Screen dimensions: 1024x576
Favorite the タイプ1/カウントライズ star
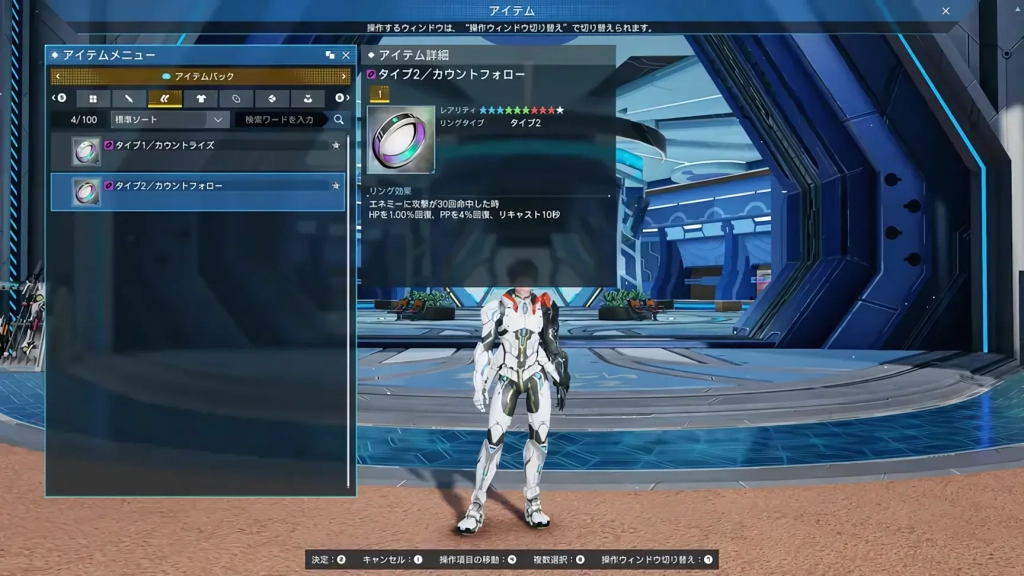point(336,145)
